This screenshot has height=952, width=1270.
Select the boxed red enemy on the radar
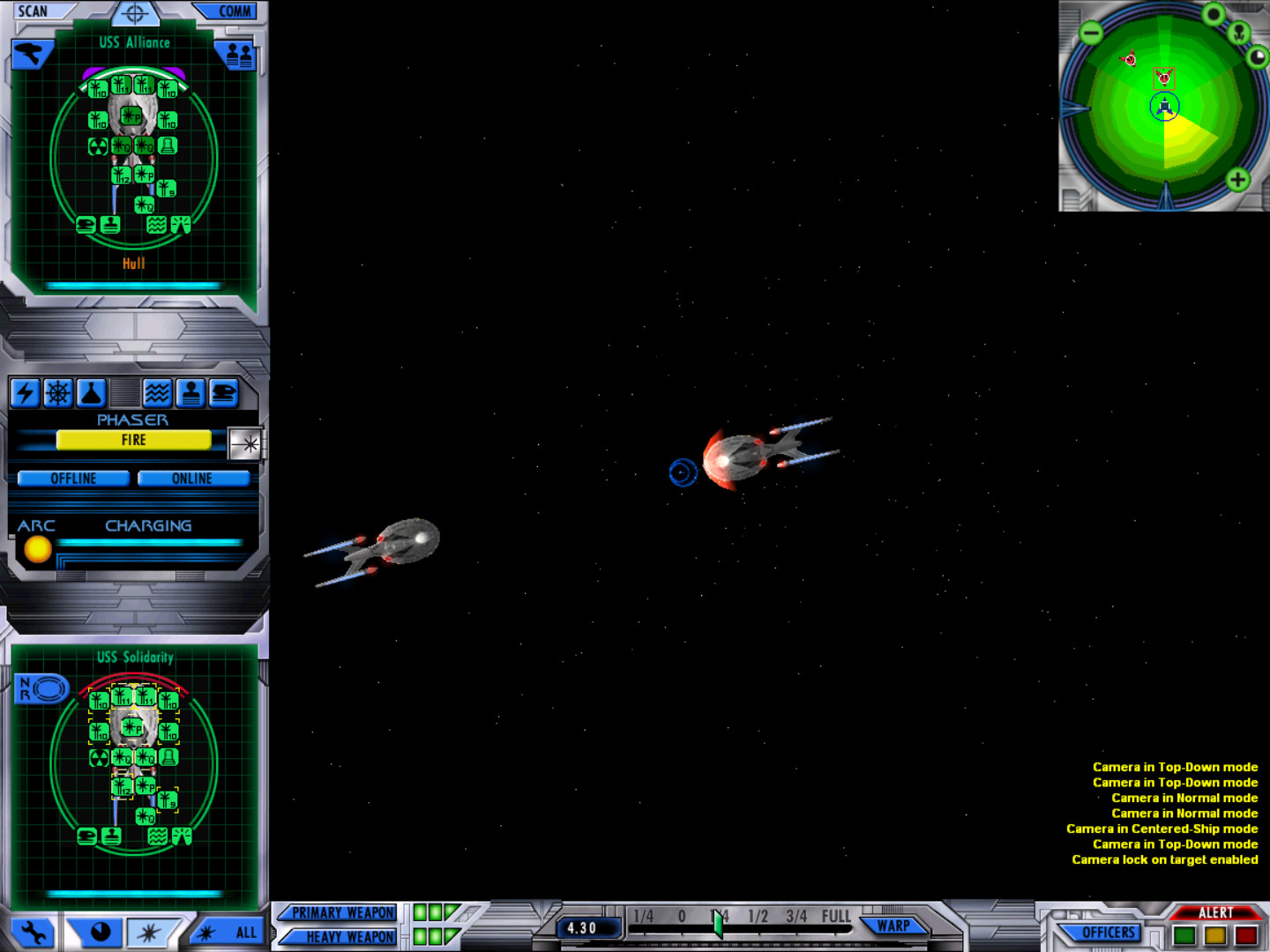pos(1164,78)
